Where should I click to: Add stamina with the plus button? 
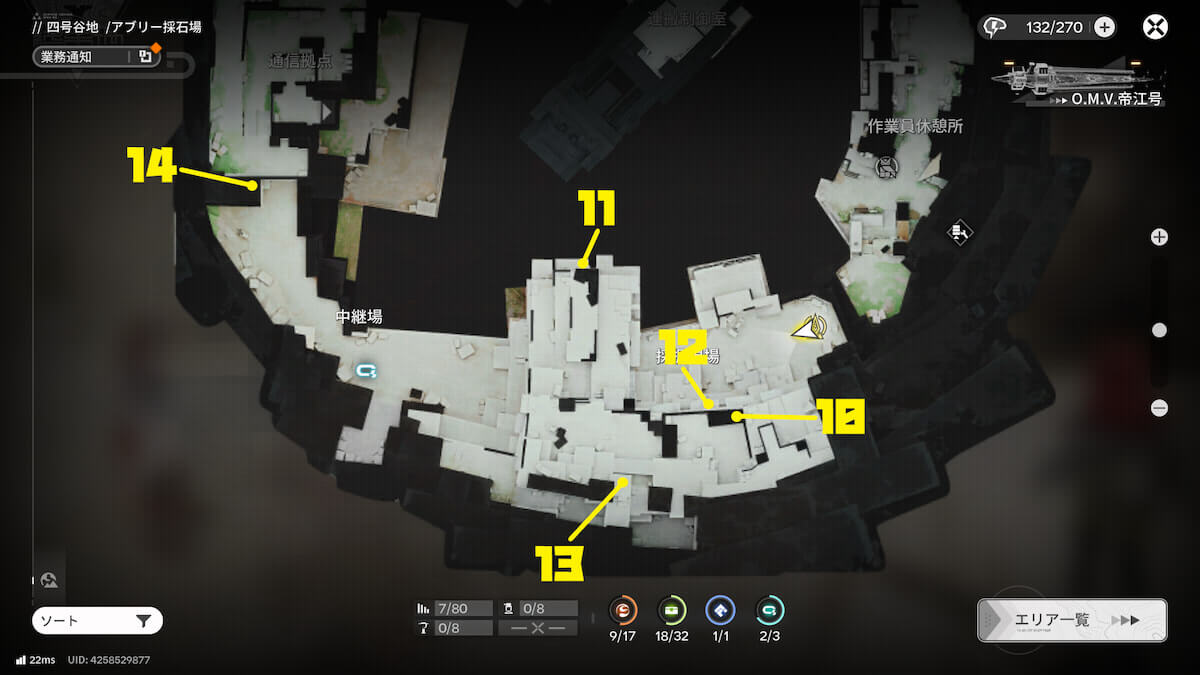coord(1104,27)
